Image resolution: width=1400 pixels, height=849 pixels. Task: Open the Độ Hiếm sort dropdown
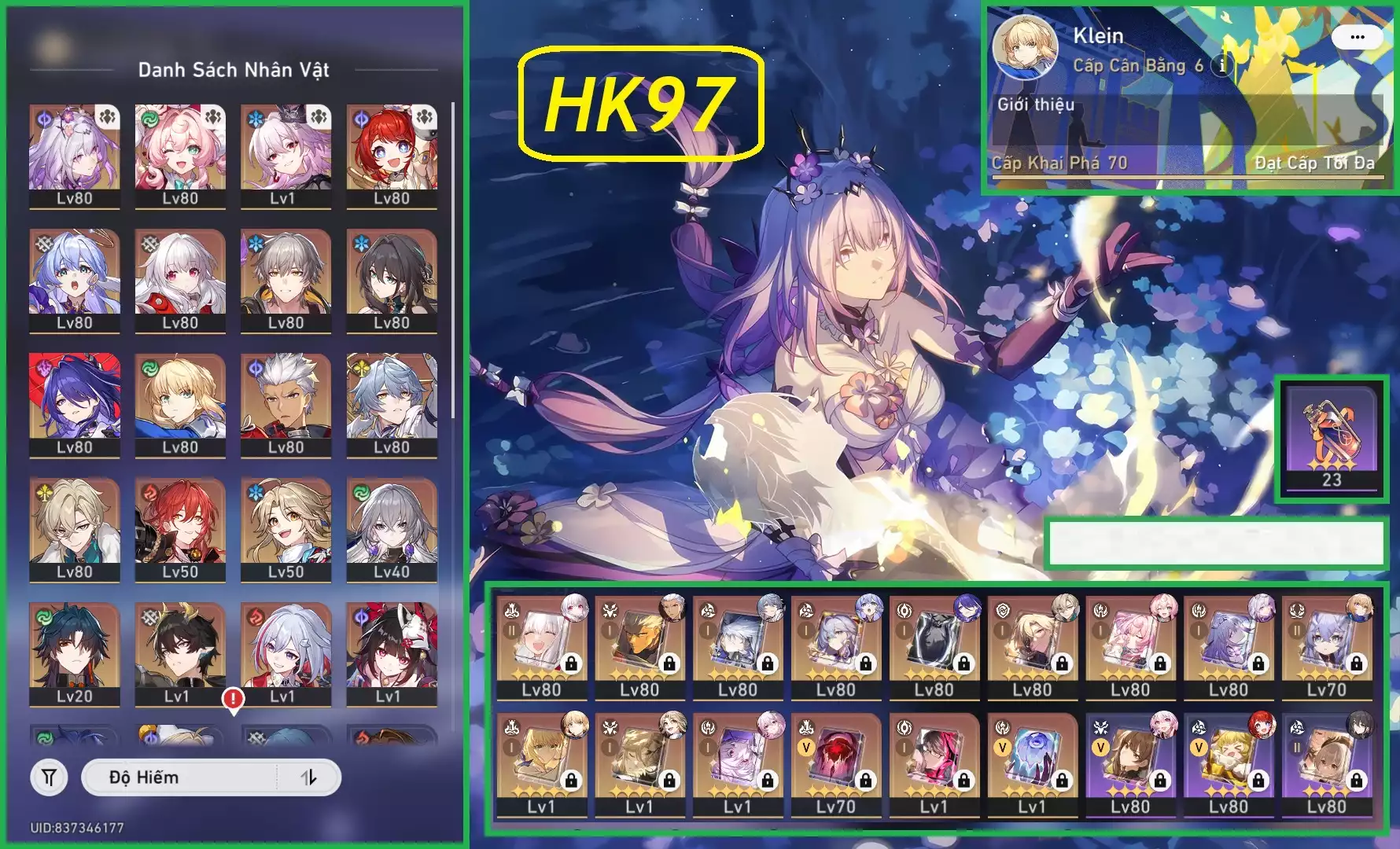coord(179,777)
